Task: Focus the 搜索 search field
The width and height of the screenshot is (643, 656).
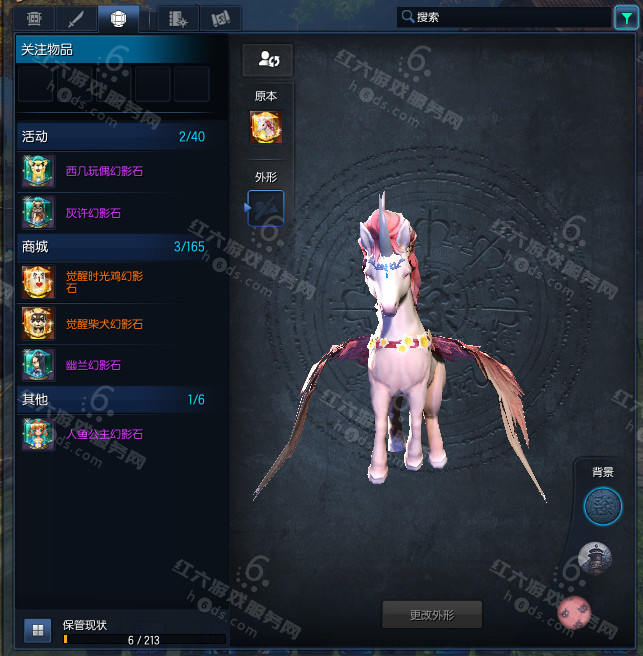Action: [500, 17]
